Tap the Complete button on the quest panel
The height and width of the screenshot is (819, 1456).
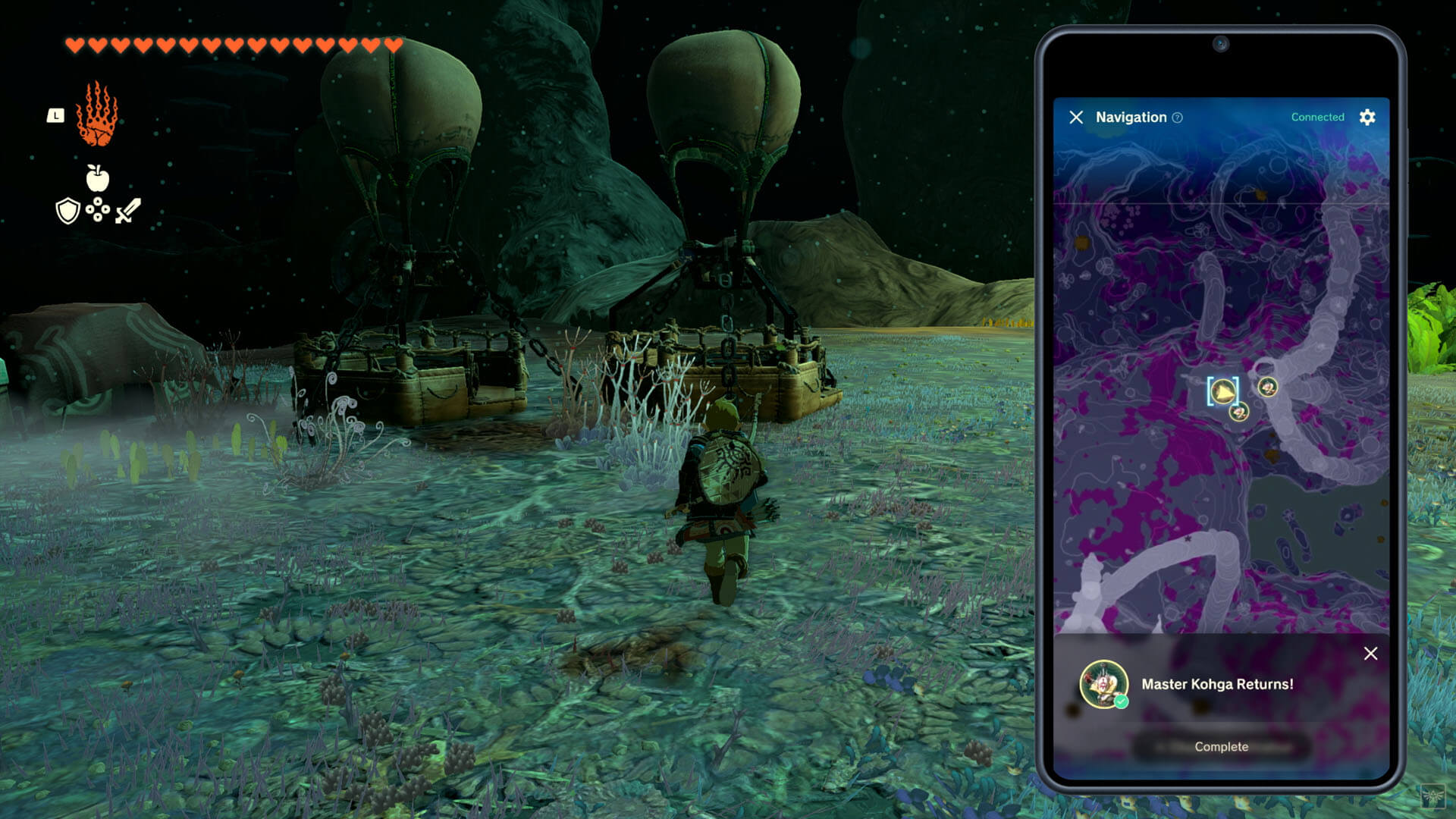[1221, 747]
